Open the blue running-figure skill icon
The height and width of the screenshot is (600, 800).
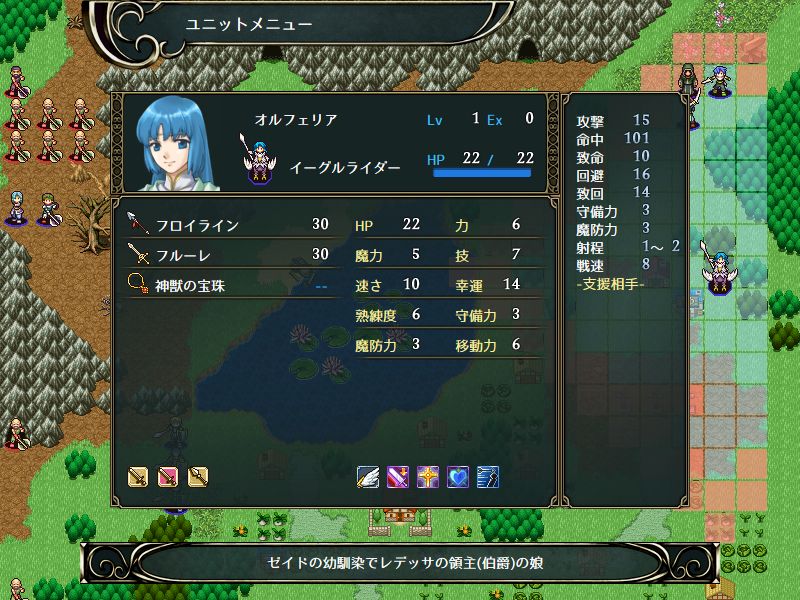488,476
